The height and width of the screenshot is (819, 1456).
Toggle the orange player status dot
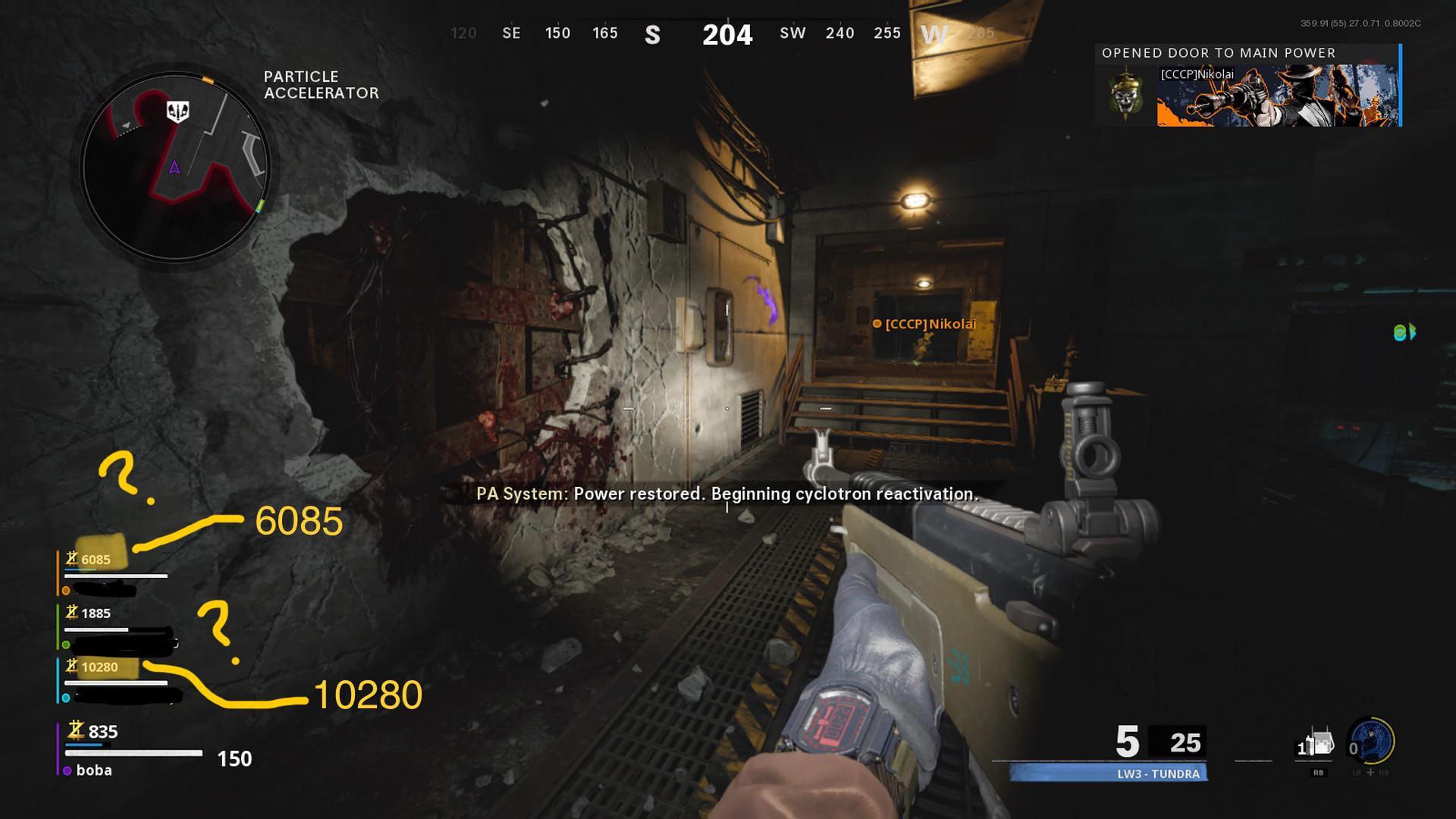[x=66, y=590]
